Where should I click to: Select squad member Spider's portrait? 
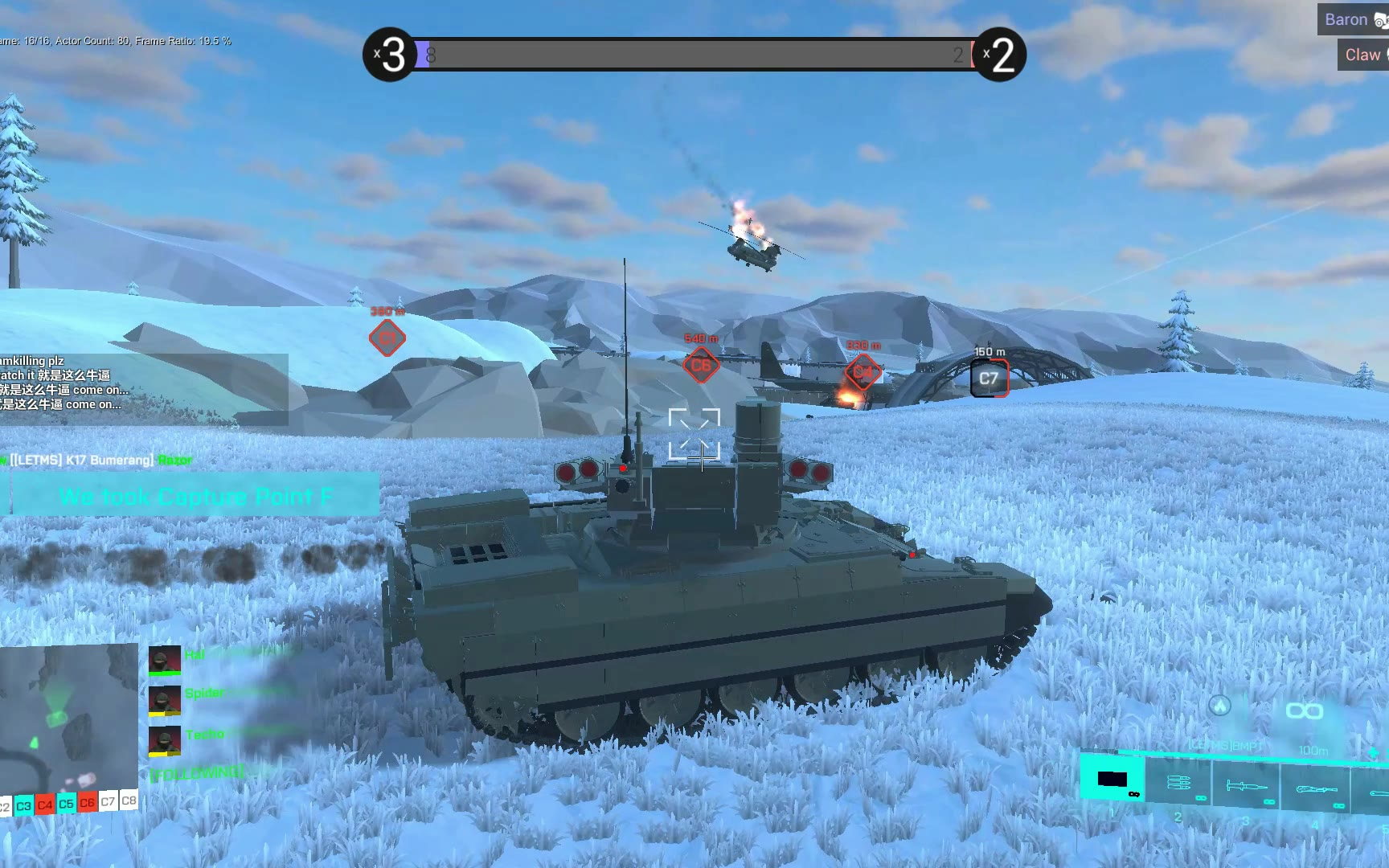(x=164, y=700)
